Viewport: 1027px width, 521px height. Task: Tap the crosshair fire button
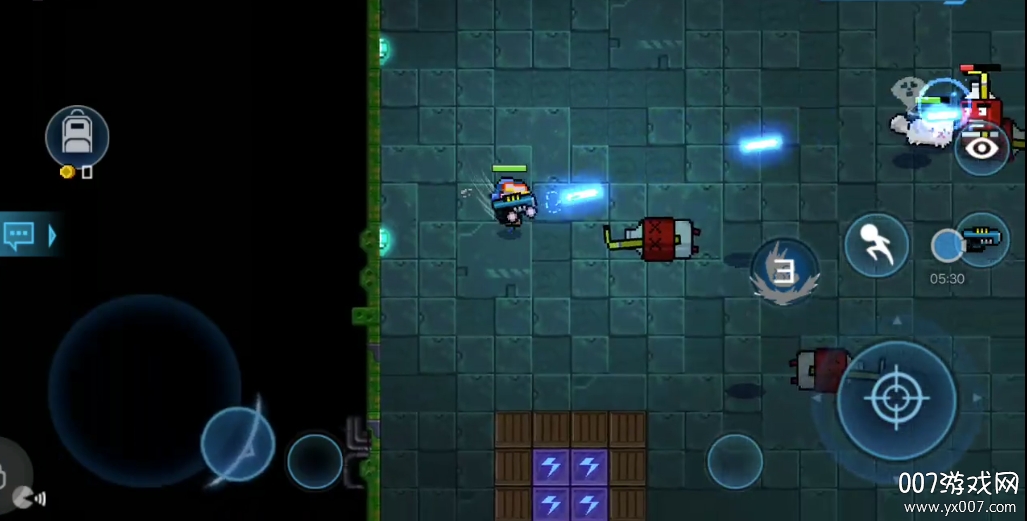click(896, 400)
